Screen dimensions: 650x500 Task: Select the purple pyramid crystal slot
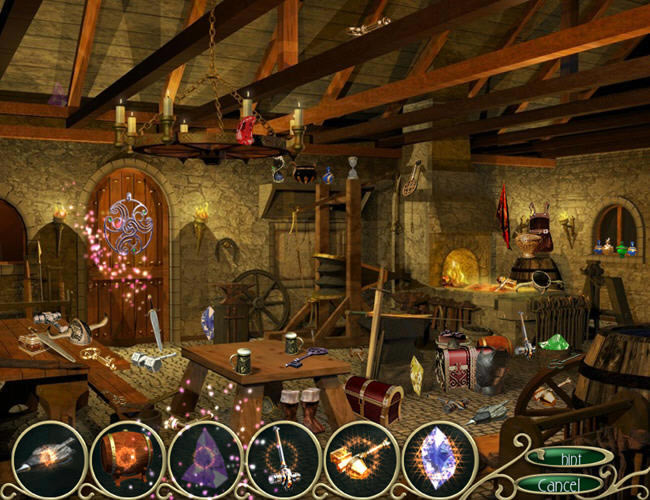point(205,459)
